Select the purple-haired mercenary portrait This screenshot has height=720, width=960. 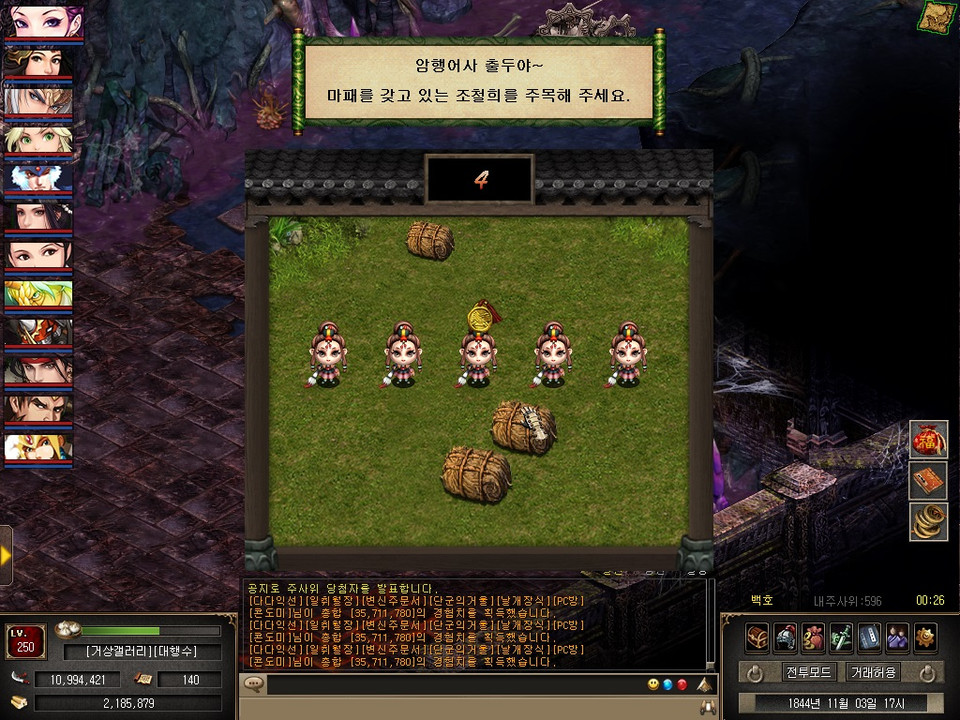(40, 22)
